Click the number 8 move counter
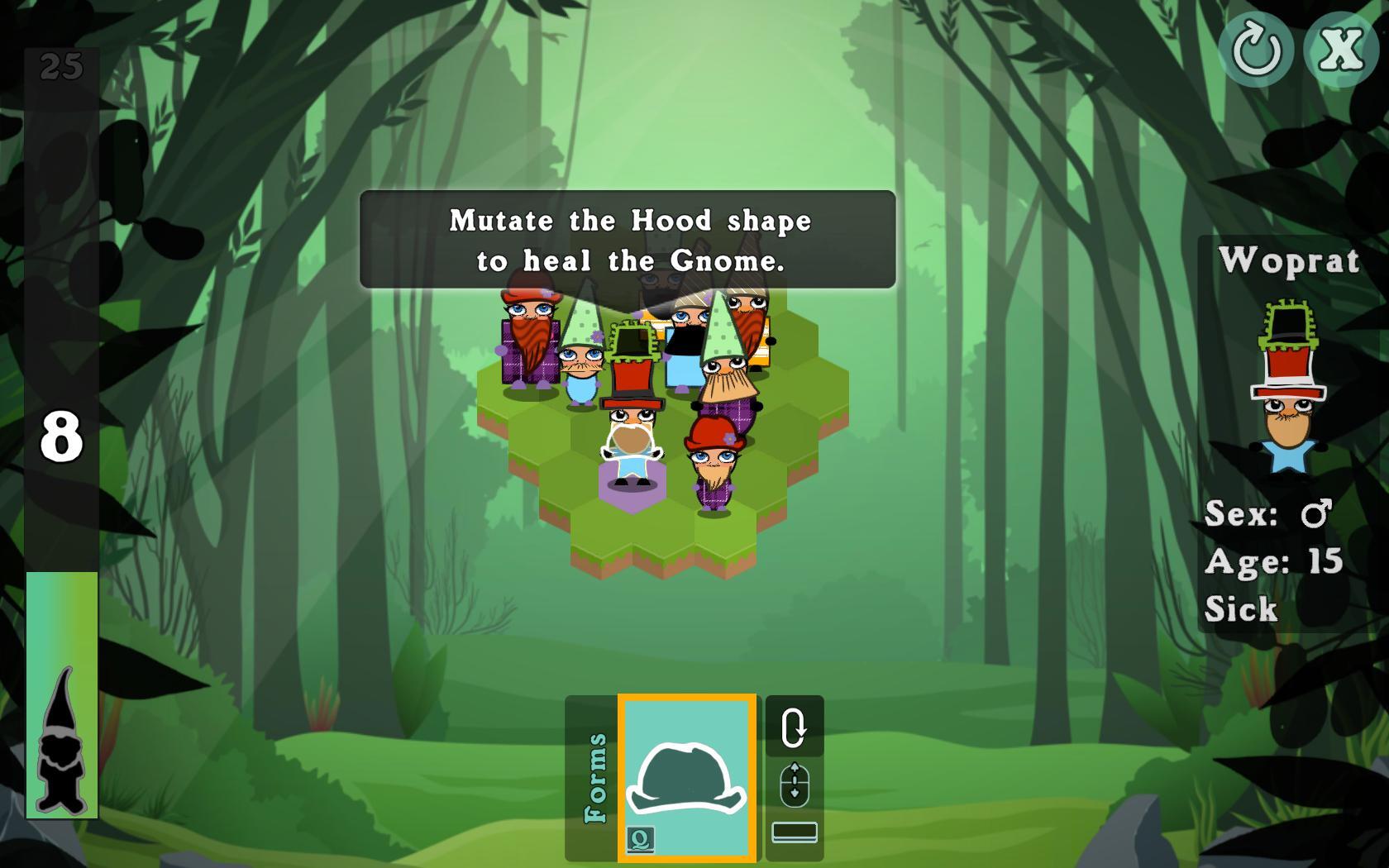 pyautogui.click(x=60, y=436)
